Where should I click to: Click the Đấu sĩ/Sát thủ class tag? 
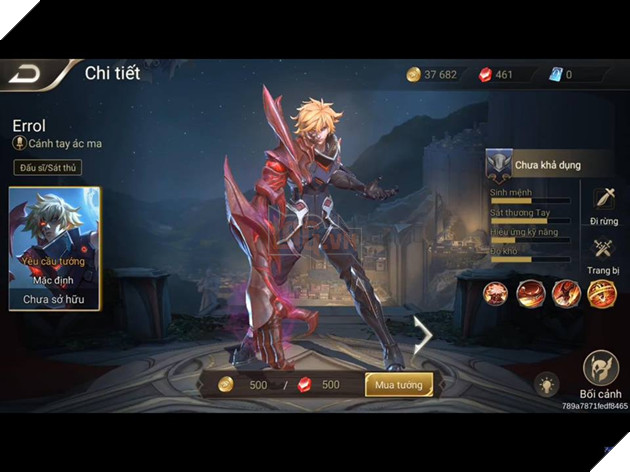[48, 168]
